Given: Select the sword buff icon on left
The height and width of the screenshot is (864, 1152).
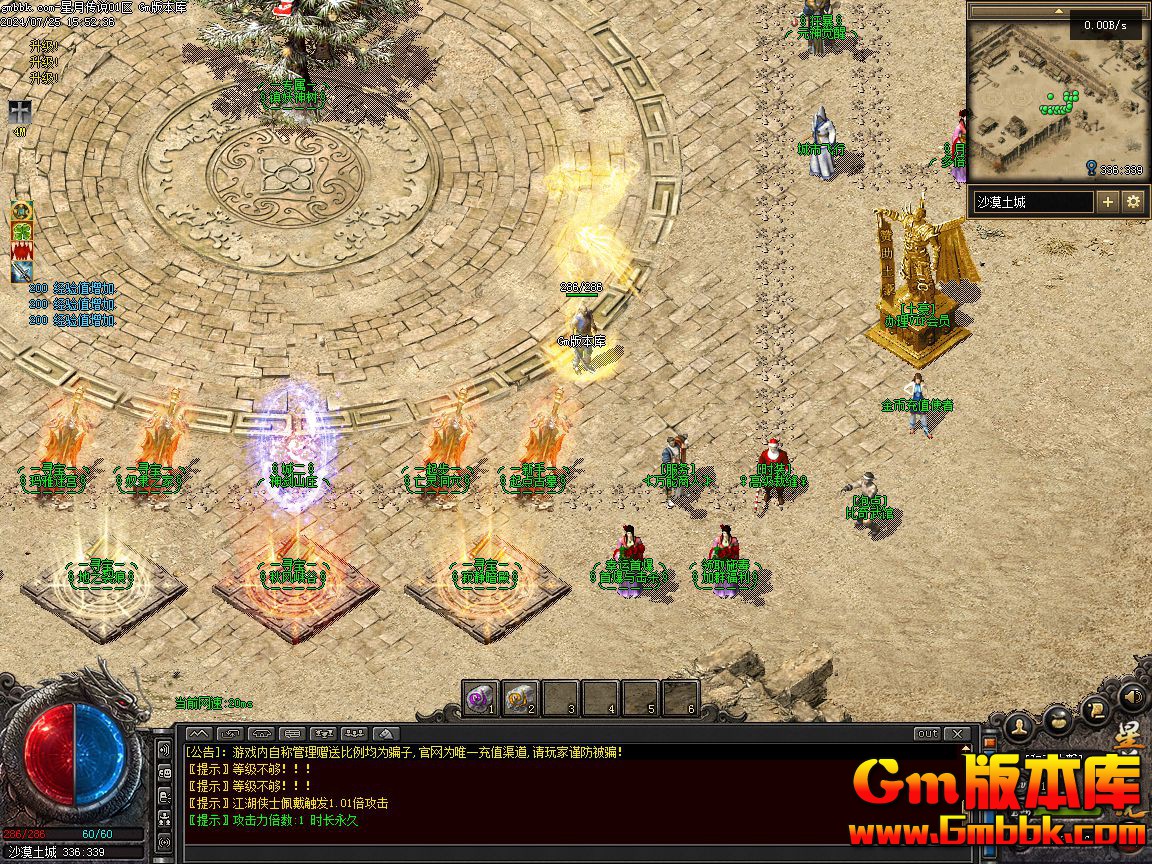Looking at the screenshot, I should coord(21,272).
